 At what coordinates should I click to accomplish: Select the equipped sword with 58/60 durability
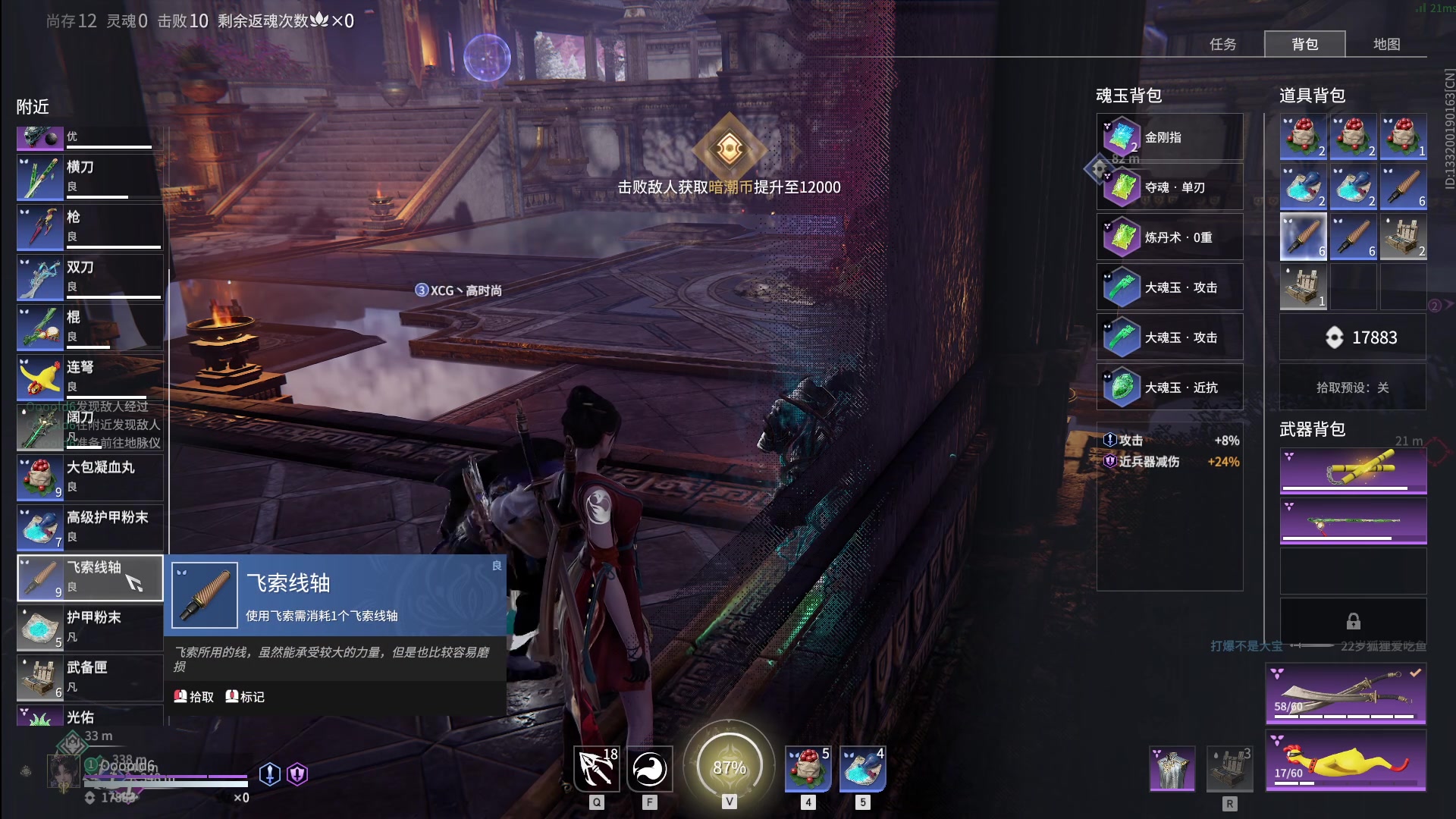(1345, 694)
